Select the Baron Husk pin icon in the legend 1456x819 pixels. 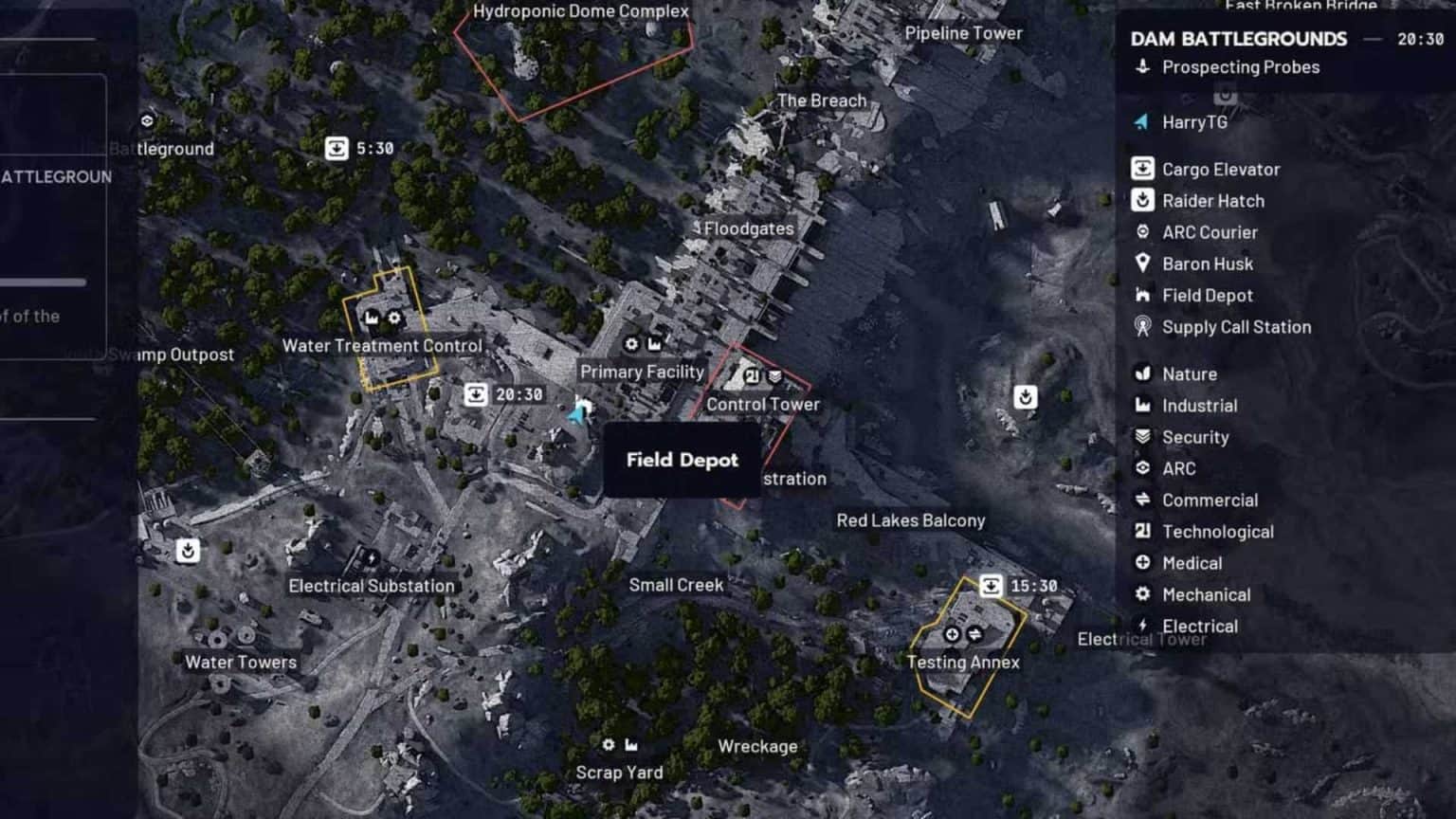tap(1143, 264)
